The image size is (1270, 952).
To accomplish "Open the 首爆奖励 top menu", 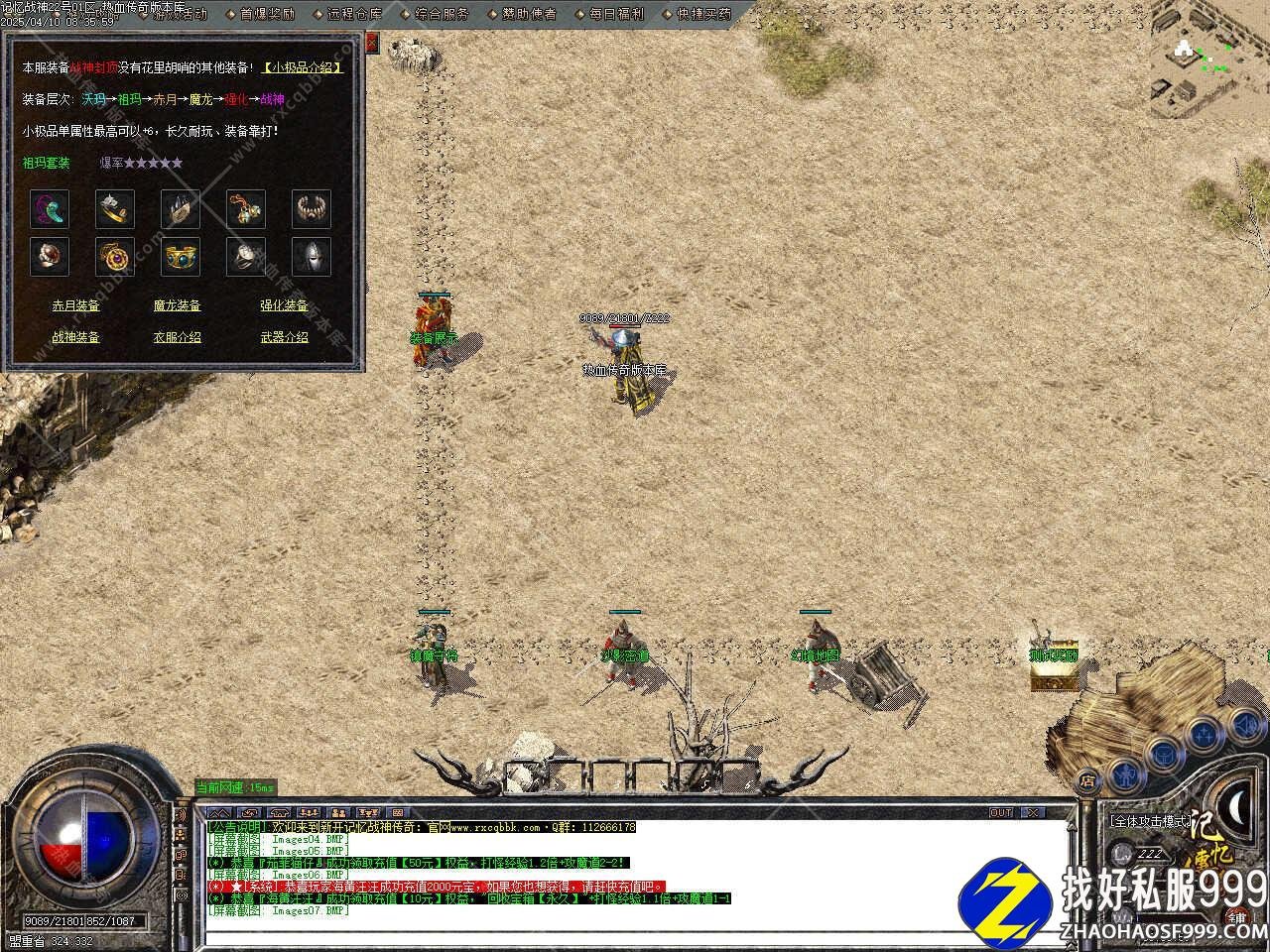I will click(x=266, y=14).
